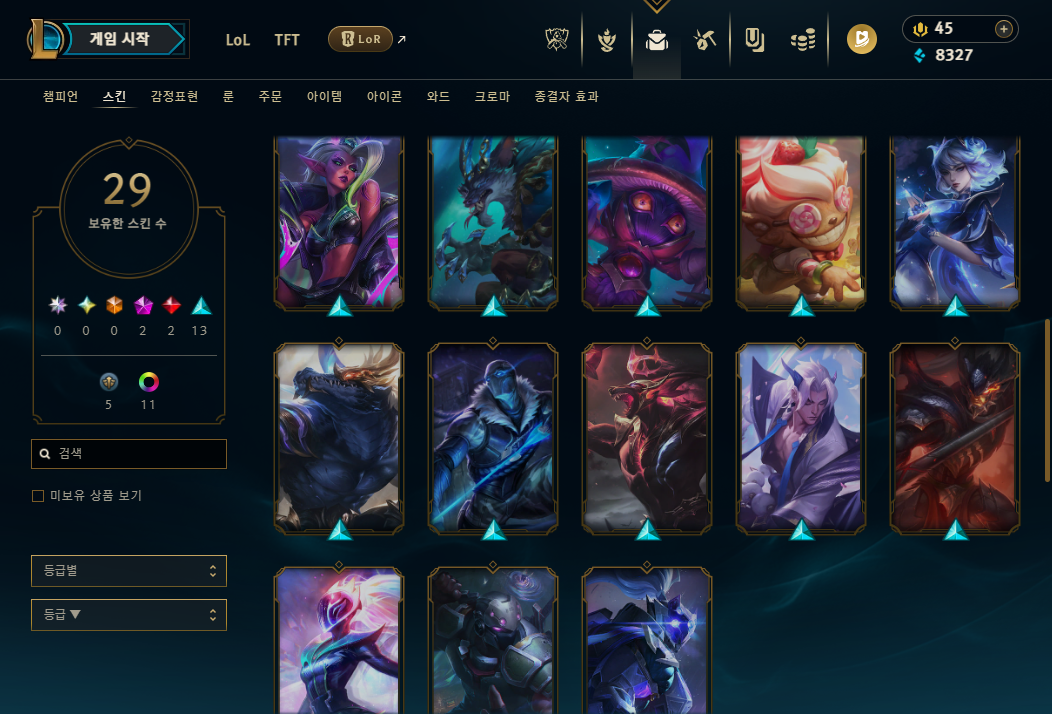1052x714 pixels.
Task: Open the 와드 tab
Action: (x=438, y=97)
